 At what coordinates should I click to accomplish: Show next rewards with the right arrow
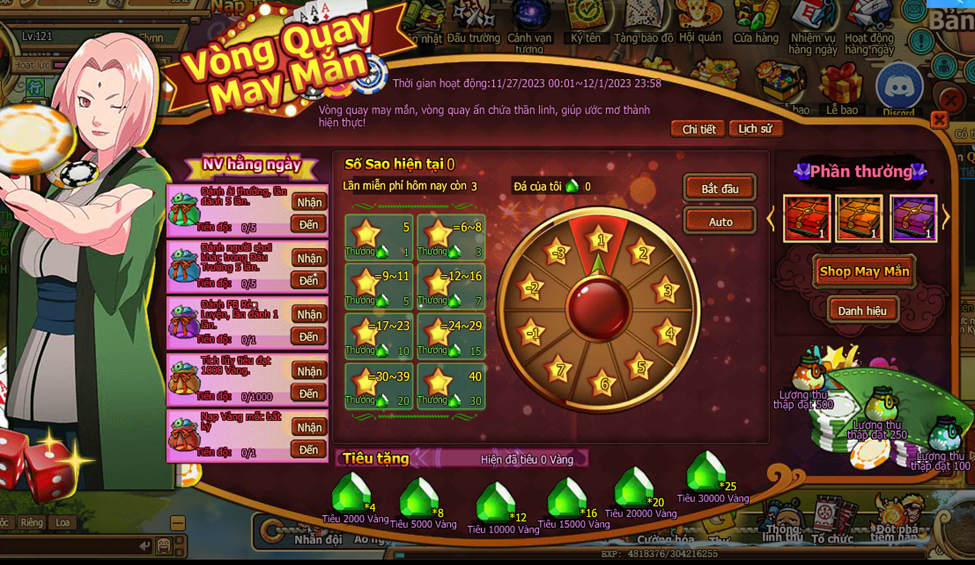tap(945, 218)
